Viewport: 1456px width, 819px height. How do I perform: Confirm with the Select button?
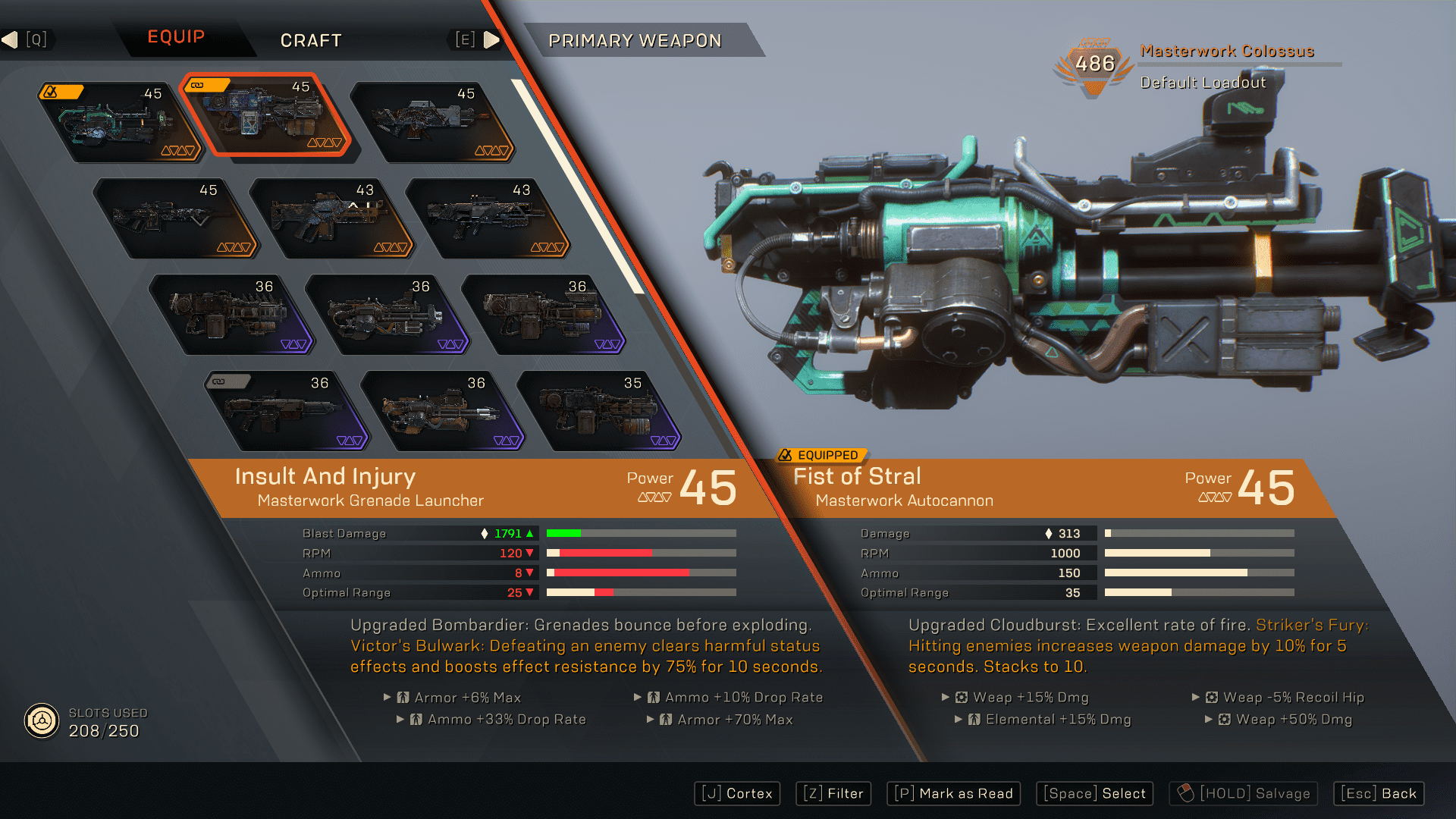(x=1094, y=793)
